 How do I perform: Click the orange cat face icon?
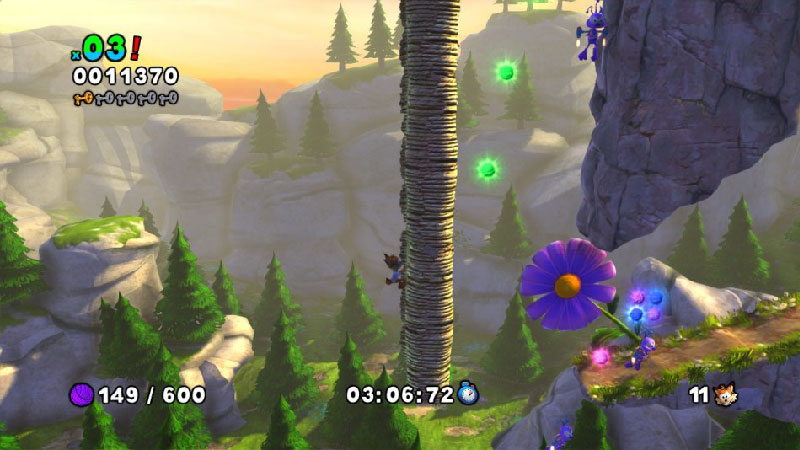click(726, 395)
